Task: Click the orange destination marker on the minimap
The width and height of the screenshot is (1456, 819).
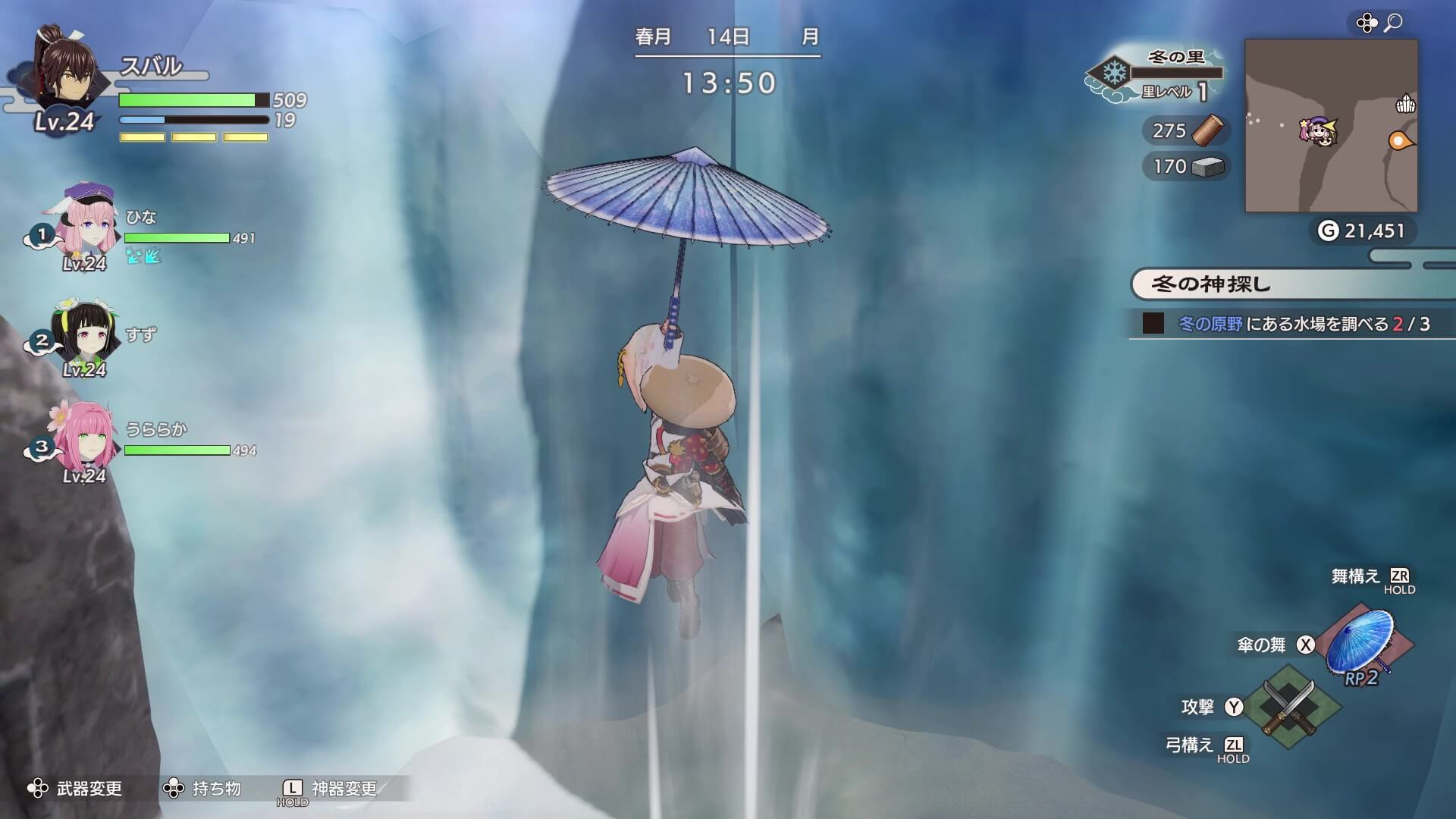Action: tap(1398, 140)
